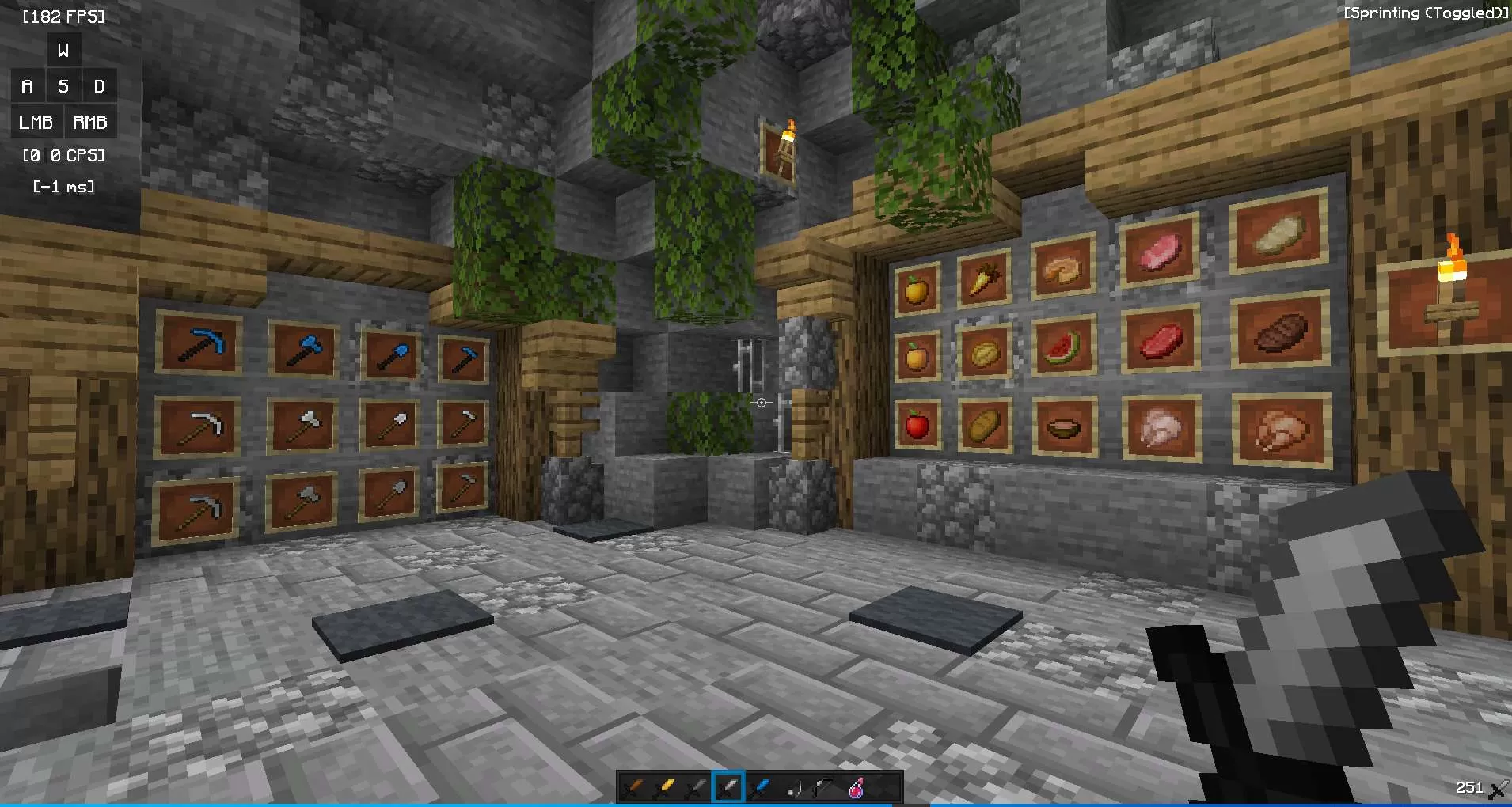Select the golden sword in the hotbar
Screen dimensions: 1512x807
click(667, 786)
